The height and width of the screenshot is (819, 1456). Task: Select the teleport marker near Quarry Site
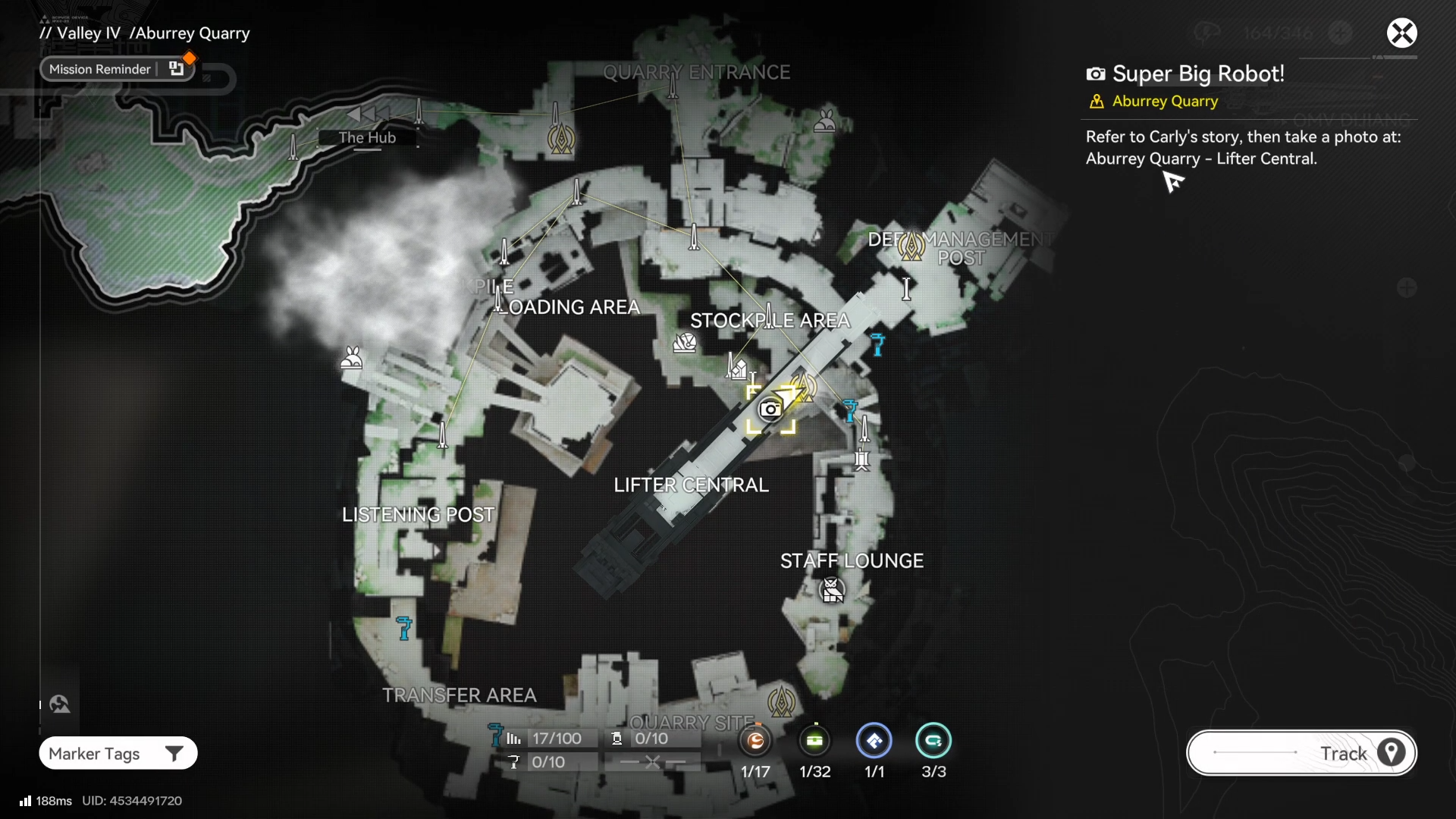[781, 701]
